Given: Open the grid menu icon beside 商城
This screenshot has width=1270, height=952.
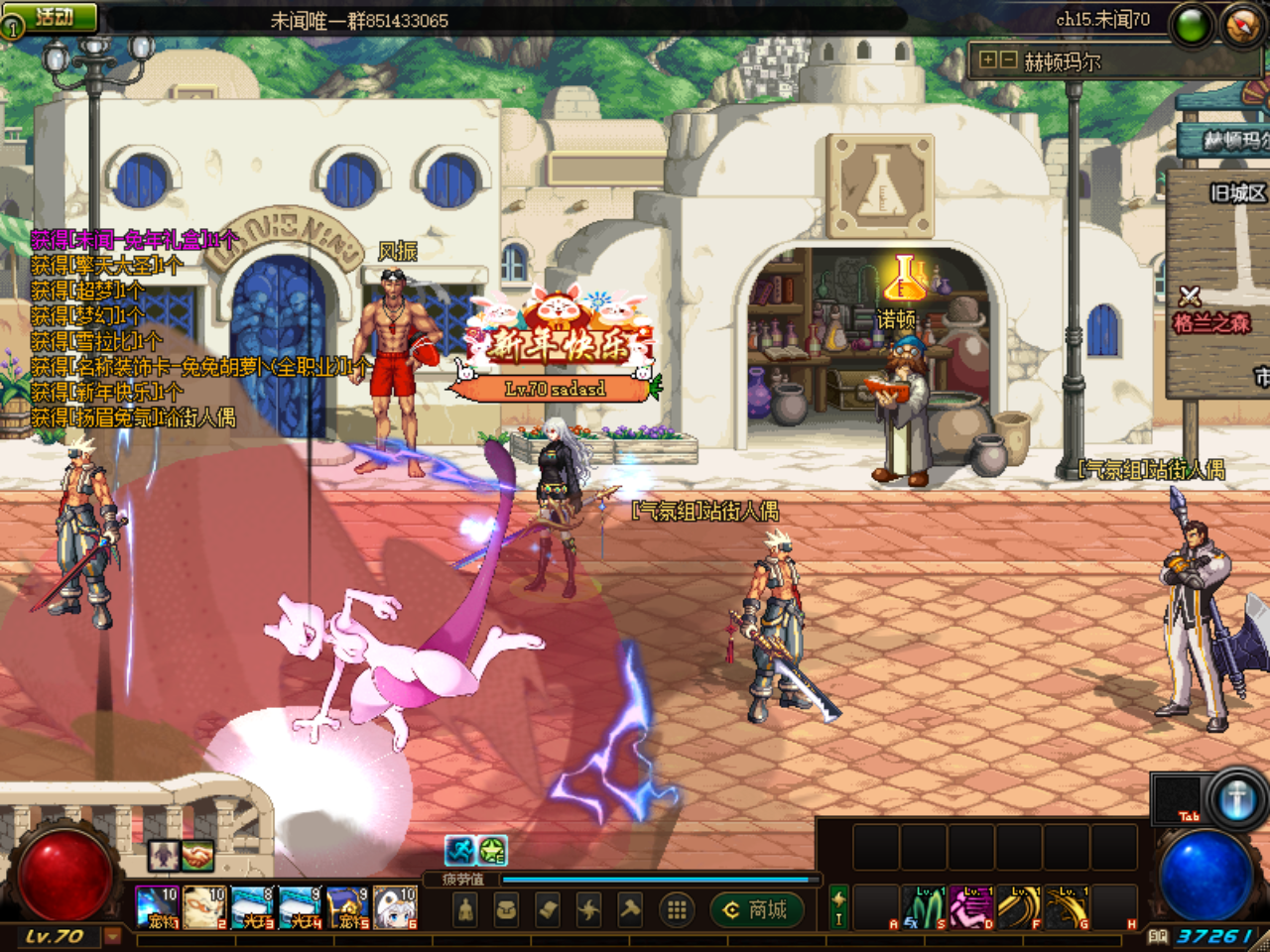Looking at the screenshot, I should tap(675, 909).
